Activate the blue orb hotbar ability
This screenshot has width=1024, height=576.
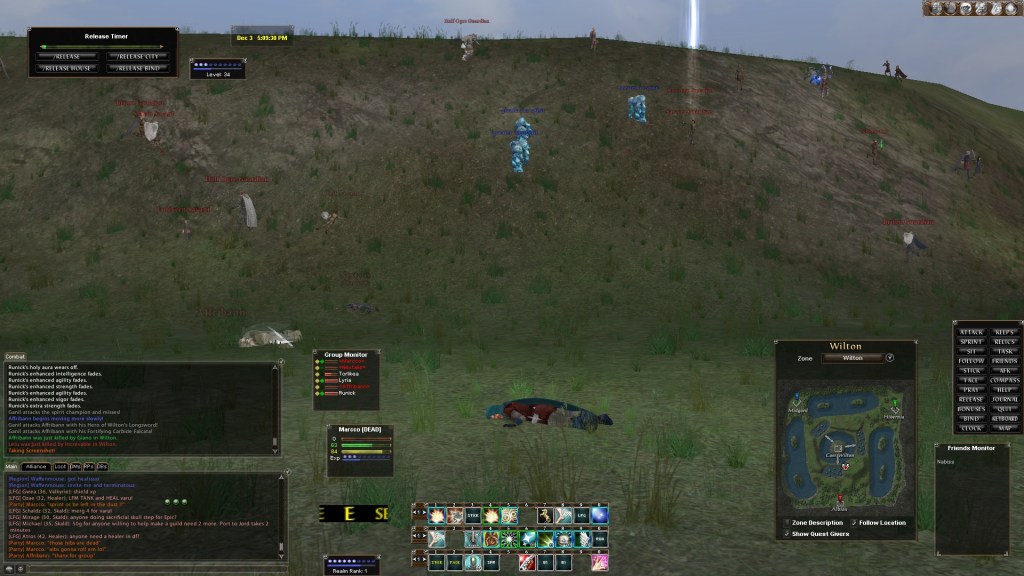599,516
